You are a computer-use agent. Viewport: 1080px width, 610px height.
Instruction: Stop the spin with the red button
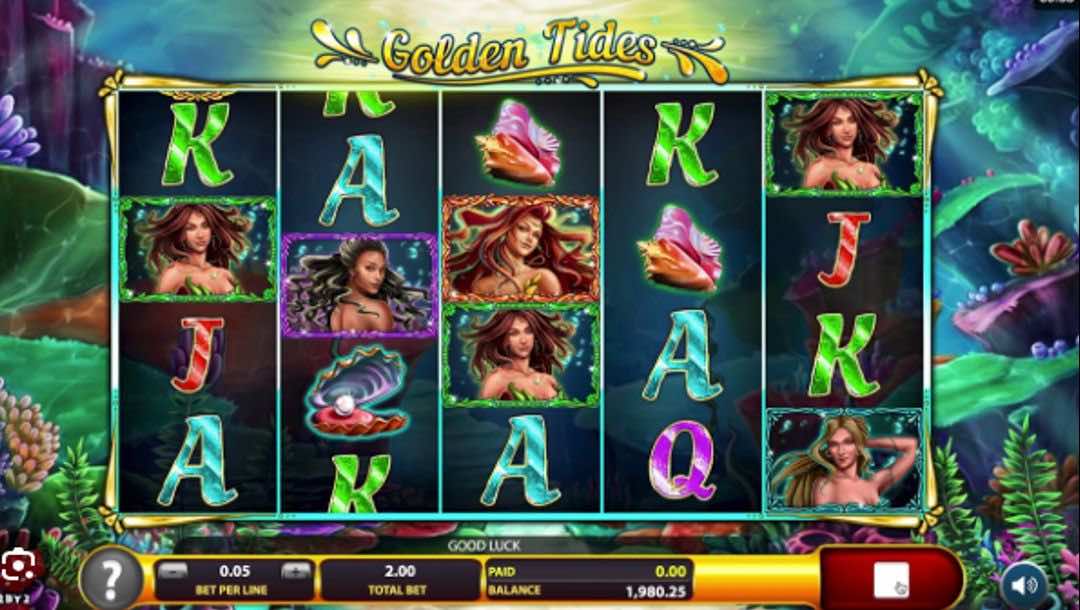pyautogui.click(x=890, y=579)
